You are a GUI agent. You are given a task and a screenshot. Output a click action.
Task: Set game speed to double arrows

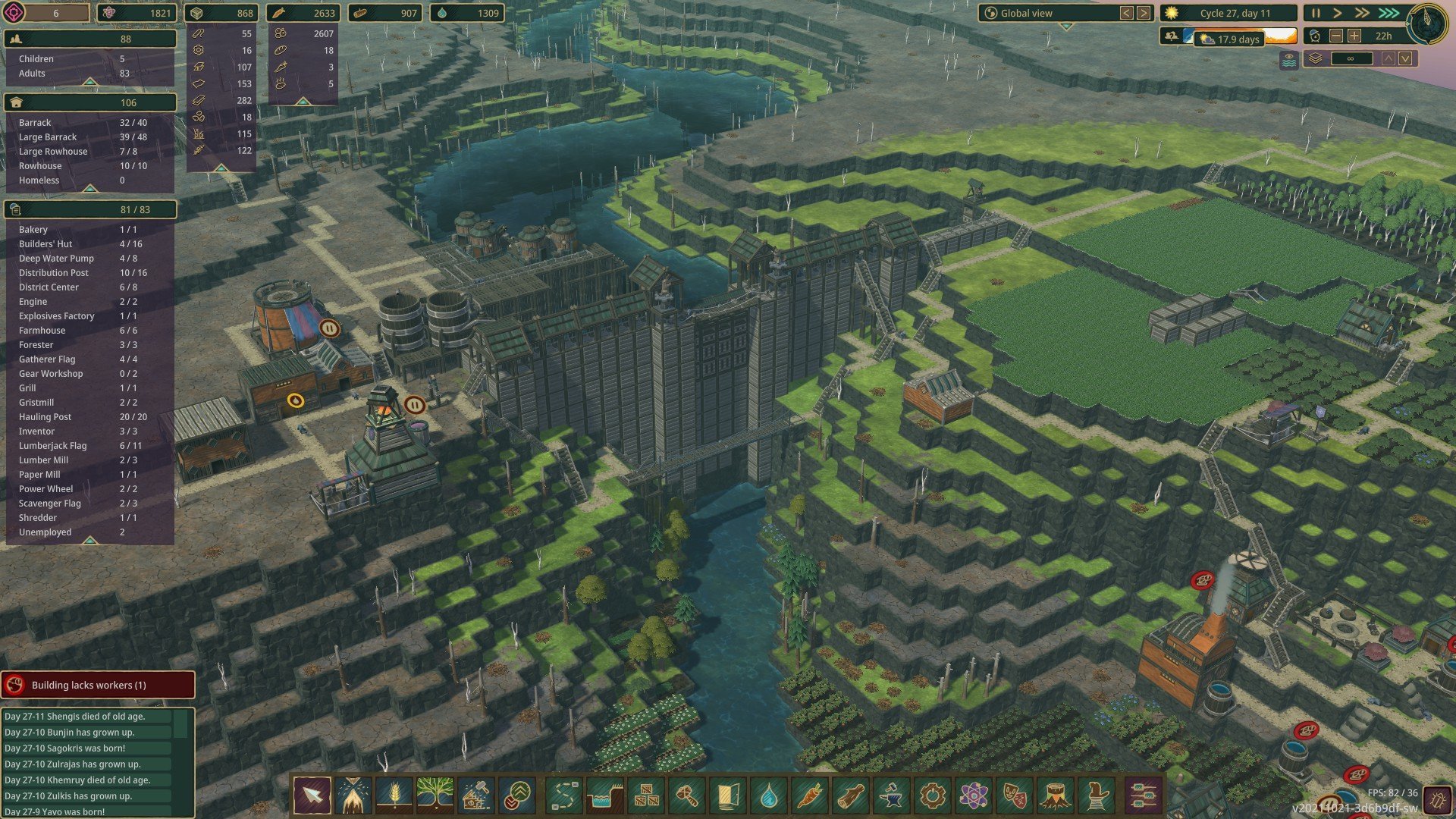pyautogui.click(x=1362, y=13)
